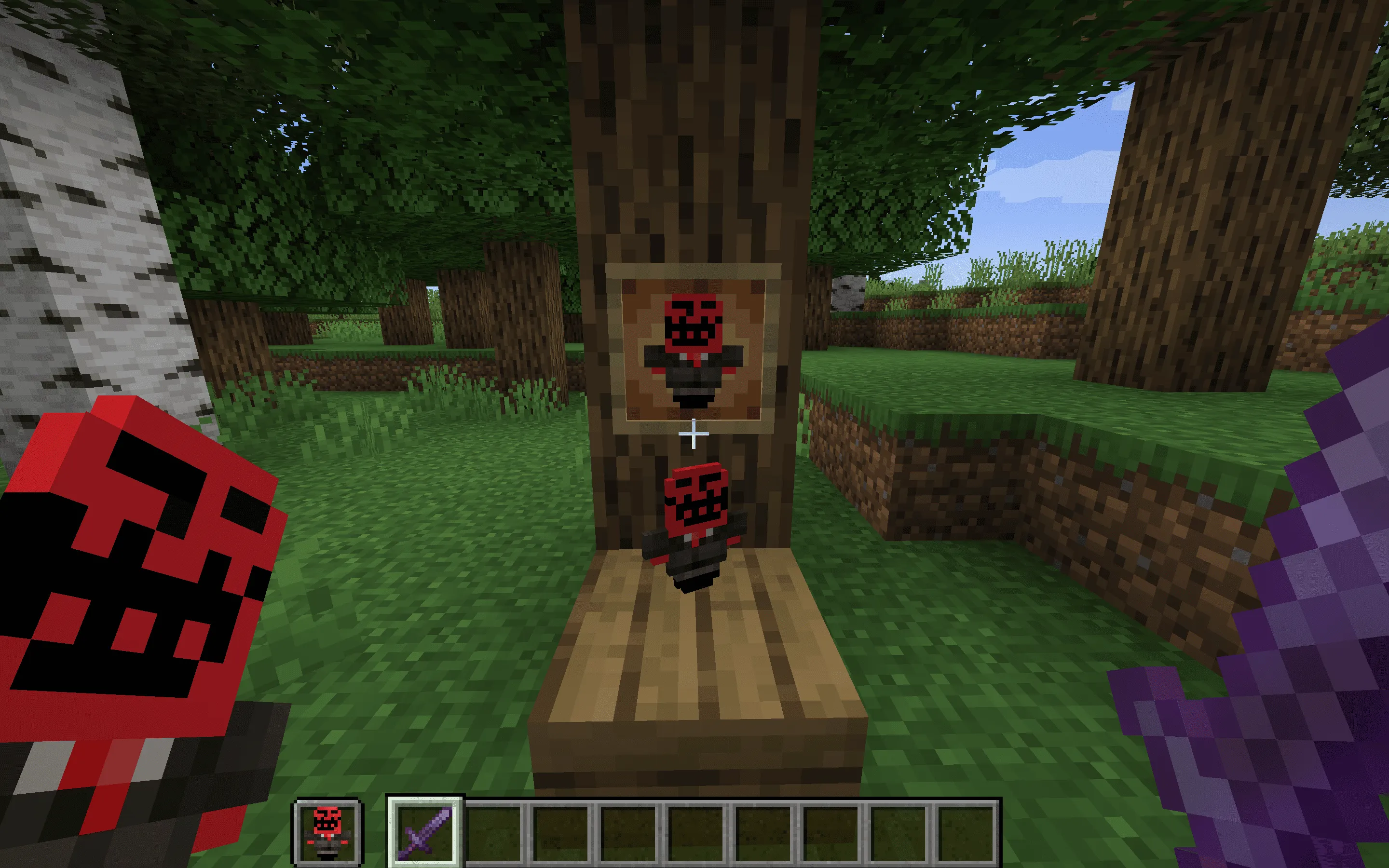Select the enchanted sword in hotbar slot one
The image size is (1389, 868).
coord(425,831)
